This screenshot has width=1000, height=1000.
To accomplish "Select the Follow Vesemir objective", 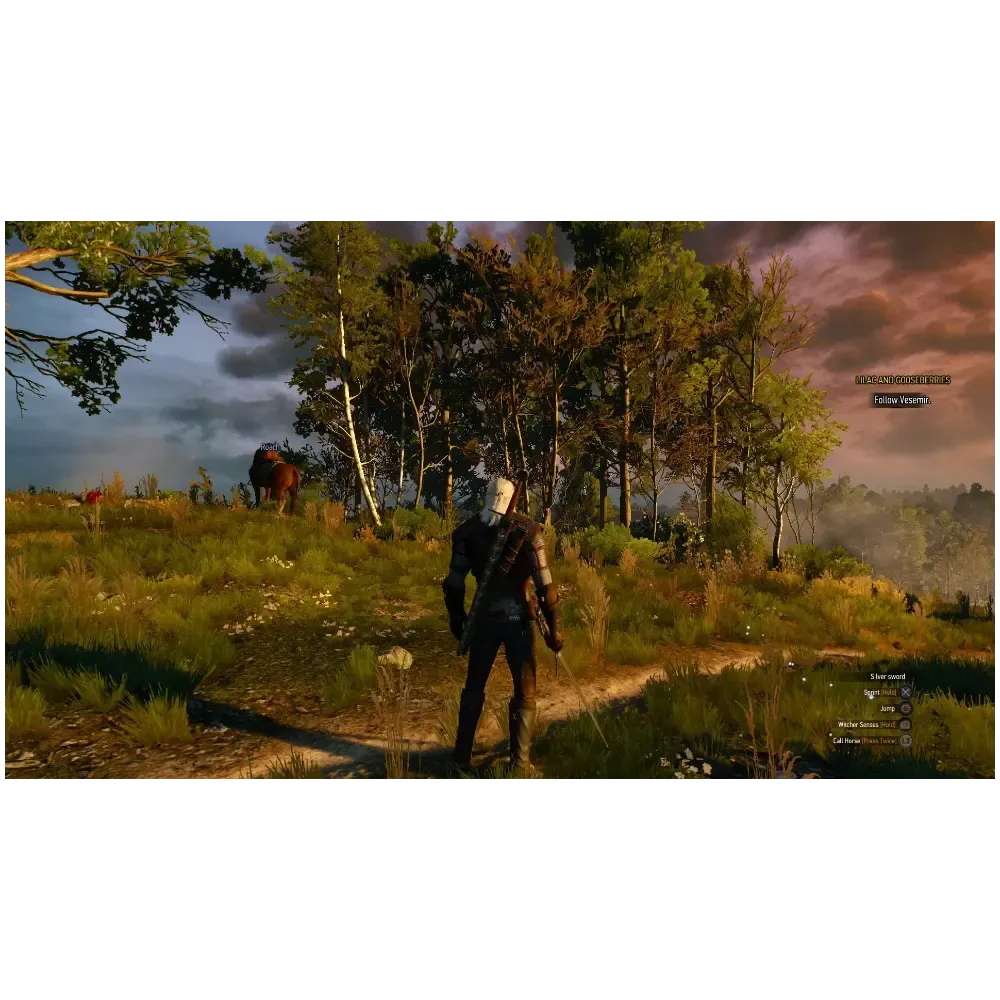I will point(901,400).
